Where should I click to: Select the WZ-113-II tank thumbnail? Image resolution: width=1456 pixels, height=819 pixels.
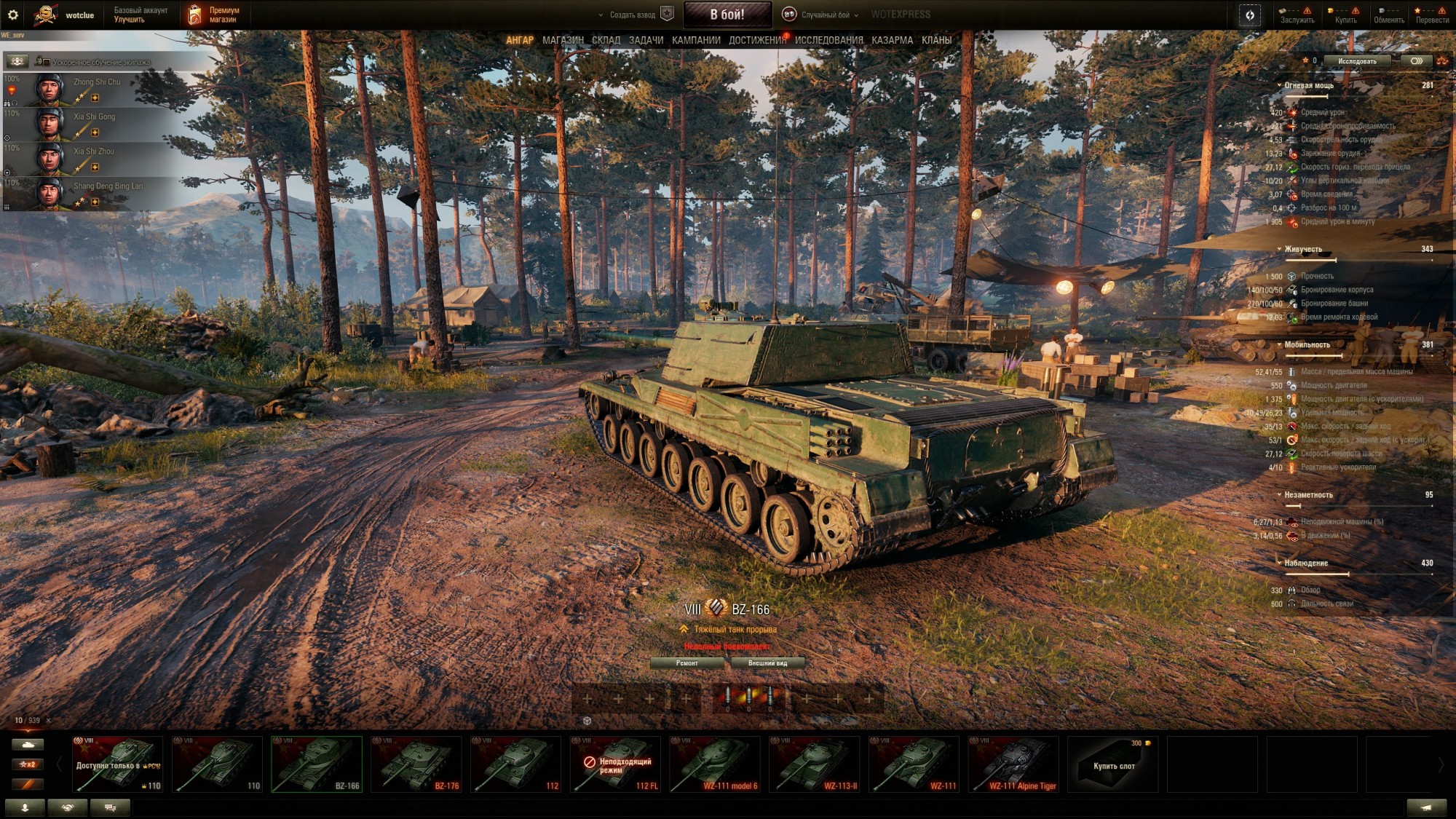click(x=814, y=764)
